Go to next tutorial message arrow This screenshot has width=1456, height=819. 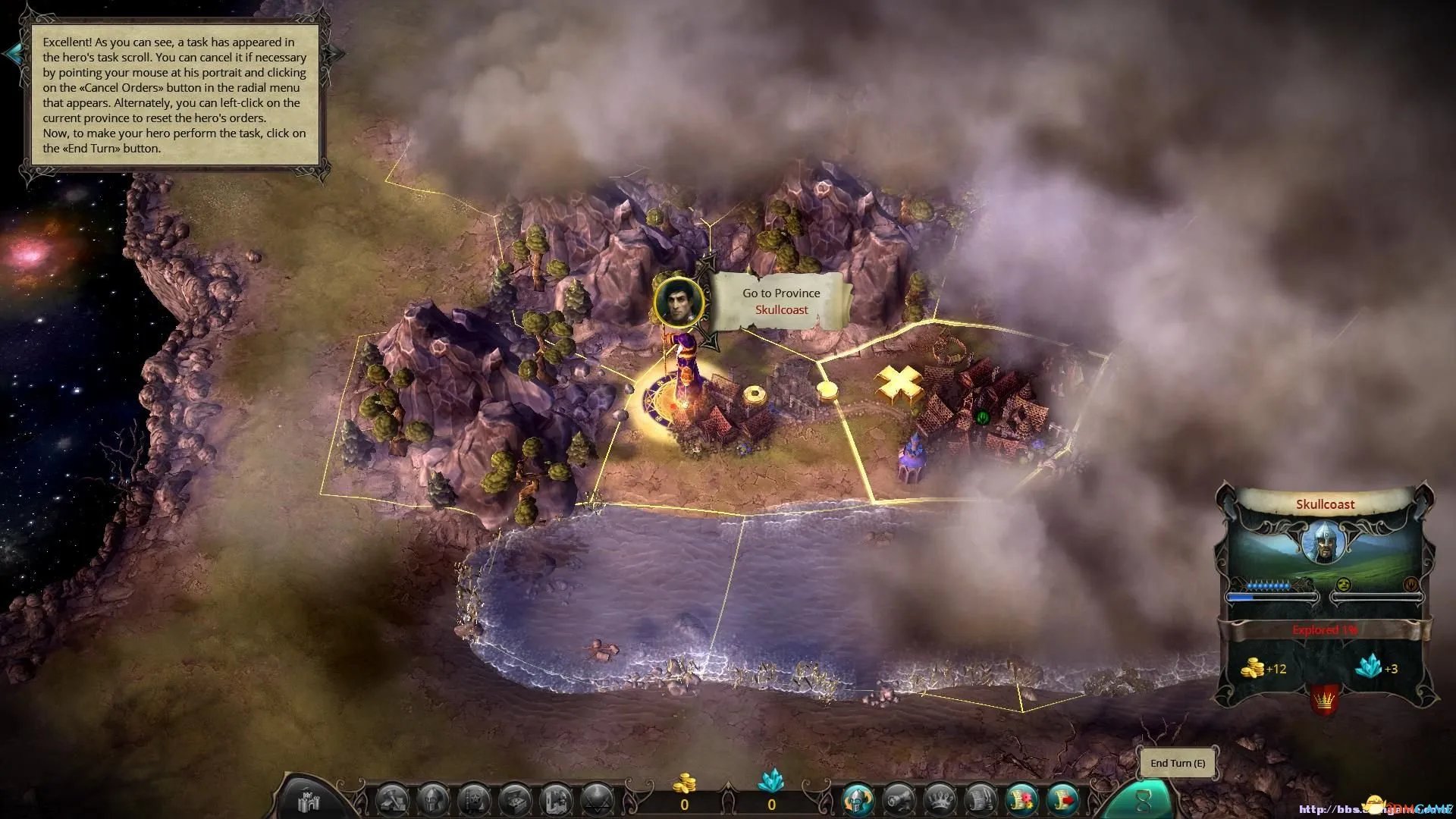coord(335,53)
